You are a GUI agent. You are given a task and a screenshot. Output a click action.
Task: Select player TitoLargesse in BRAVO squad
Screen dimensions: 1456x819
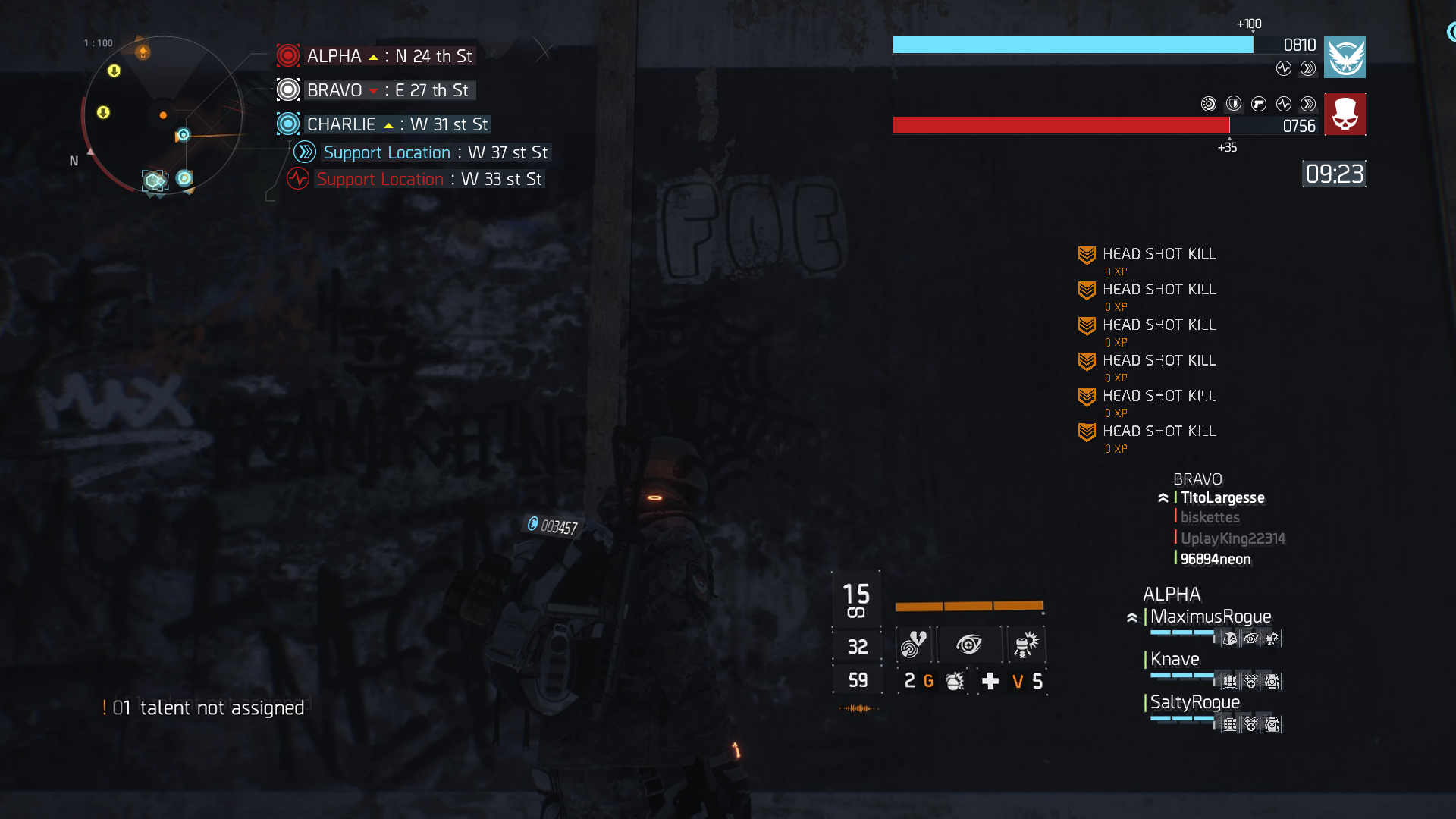click(1222, 498)
